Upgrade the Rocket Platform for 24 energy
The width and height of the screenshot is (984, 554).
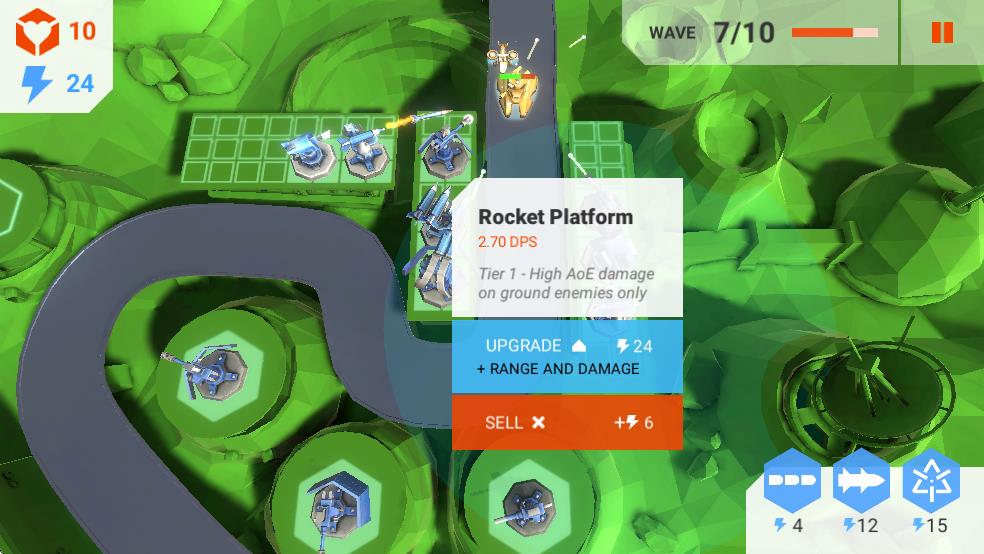click(567, 357)
